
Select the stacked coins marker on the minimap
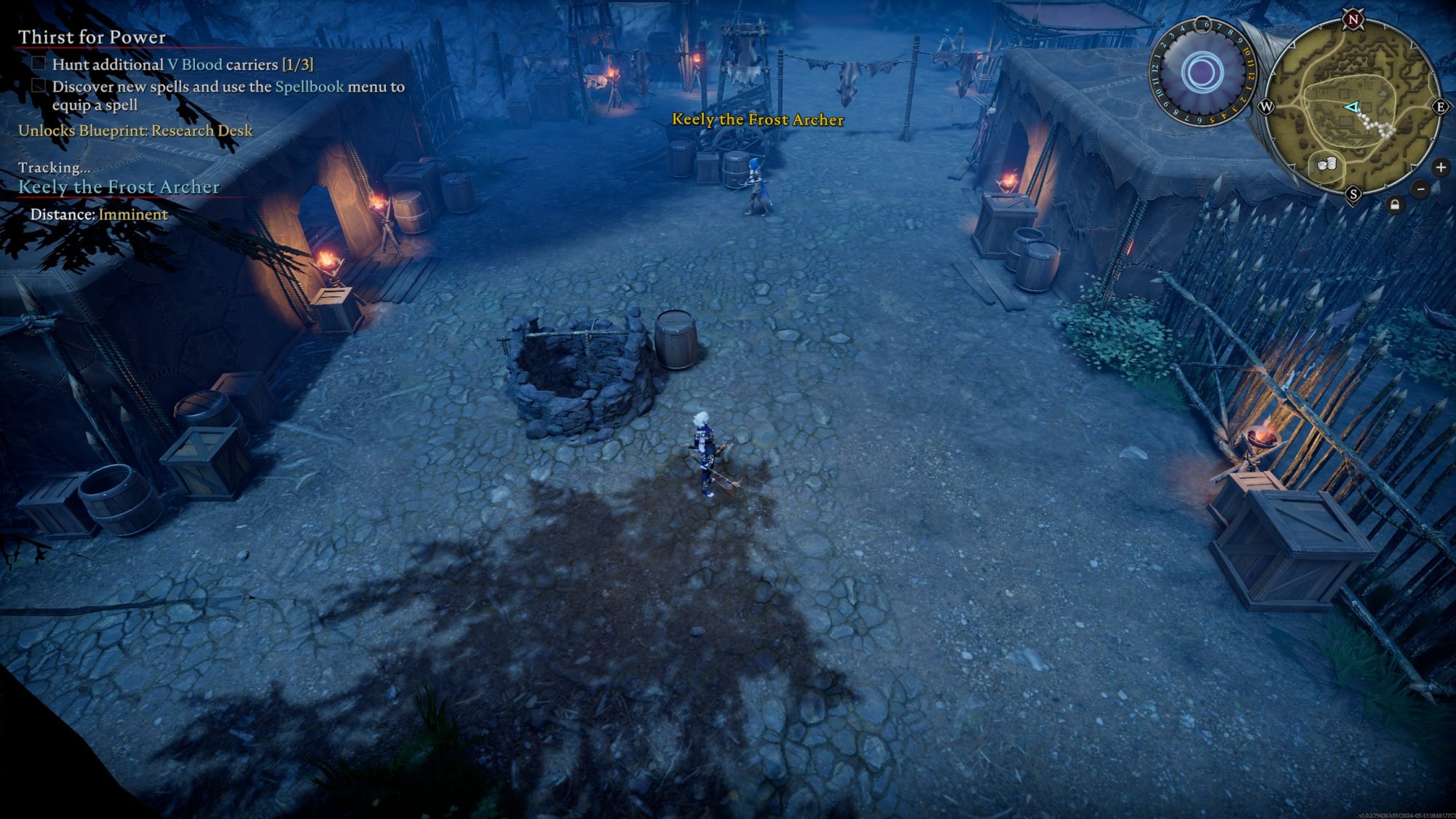click(x=1327, y=165)
